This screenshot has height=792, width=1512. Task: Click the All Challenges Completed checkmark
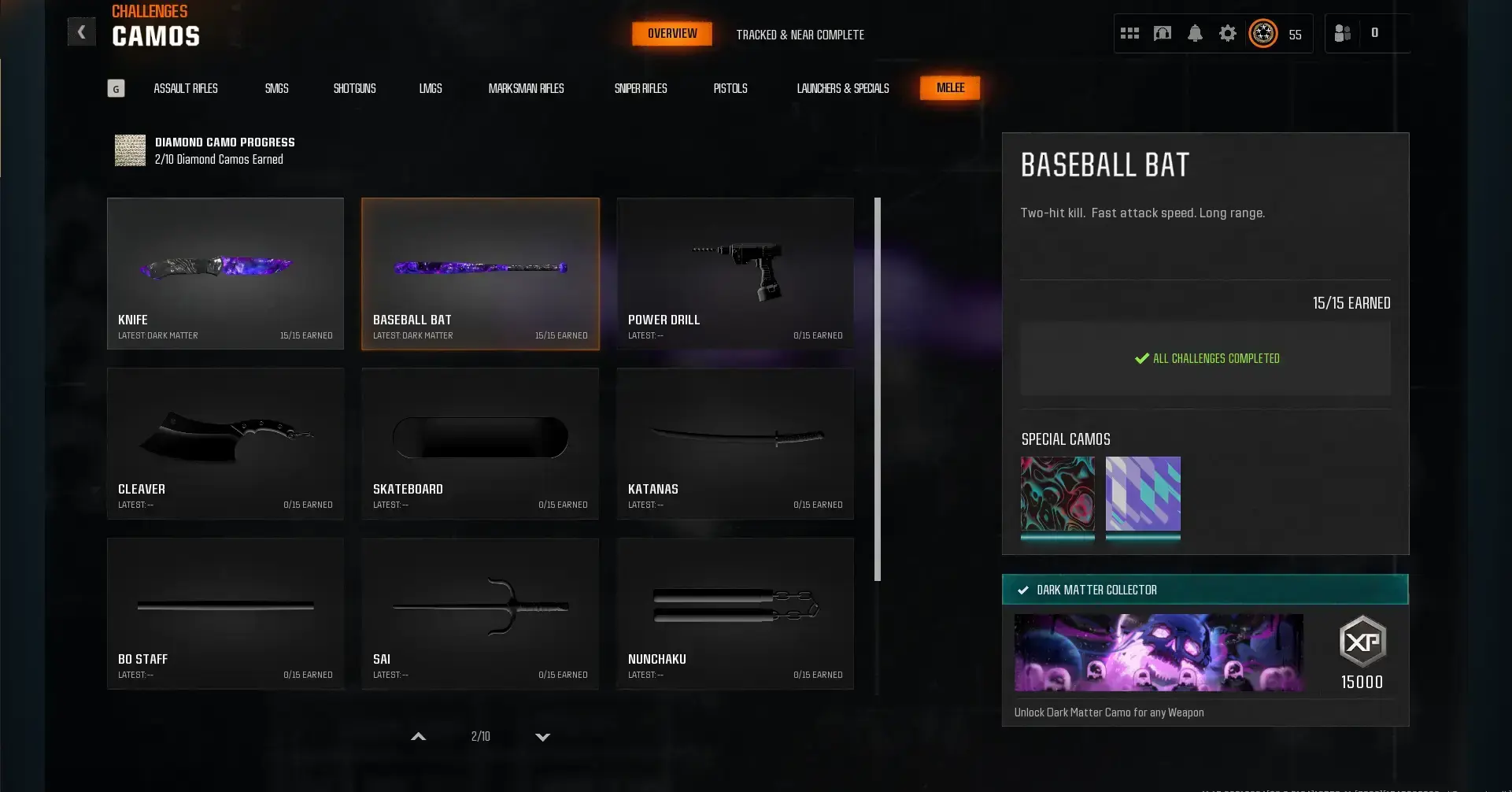[x=1142, y=358]
